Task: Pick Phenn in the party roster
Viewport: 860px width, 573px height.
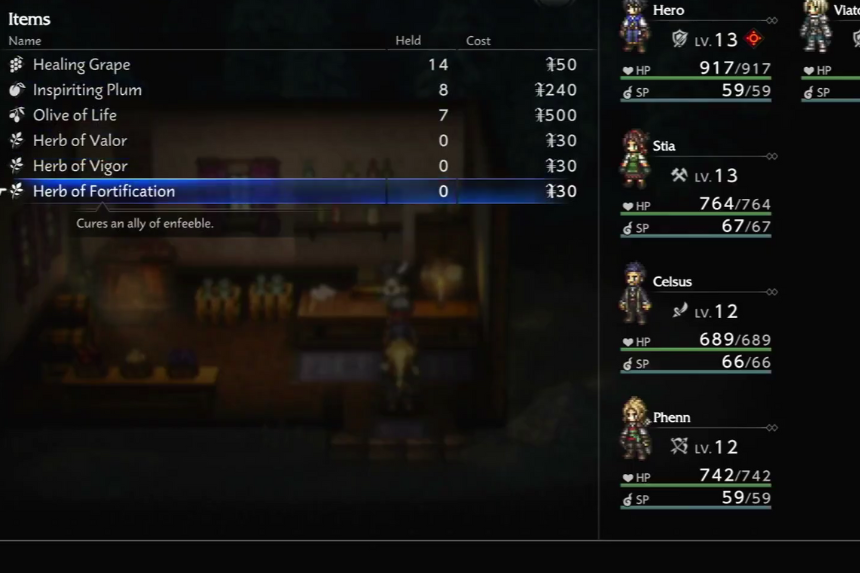Action: tap(697, 460)
